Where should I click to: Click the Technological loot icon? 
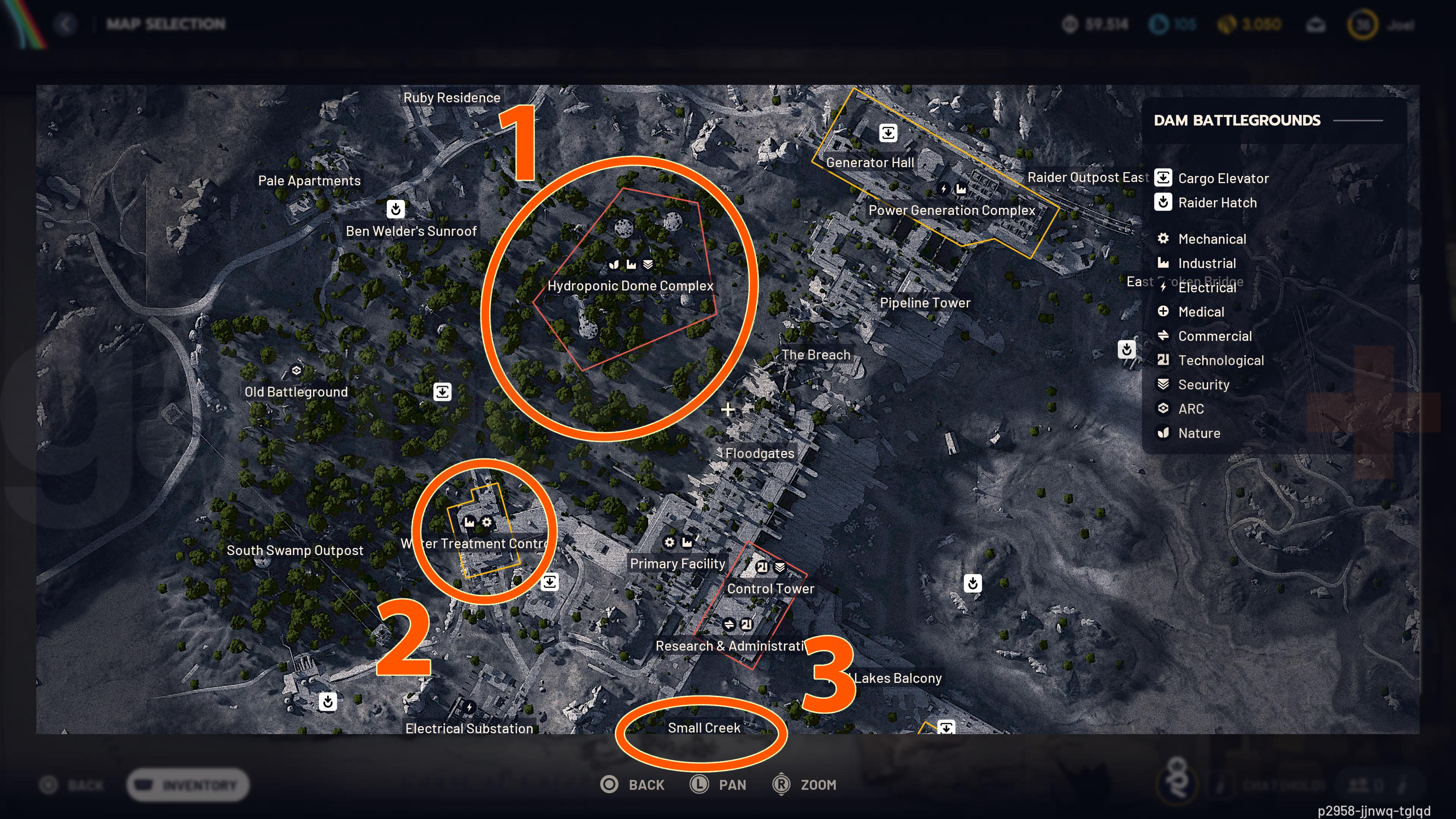click(1163, 360)
